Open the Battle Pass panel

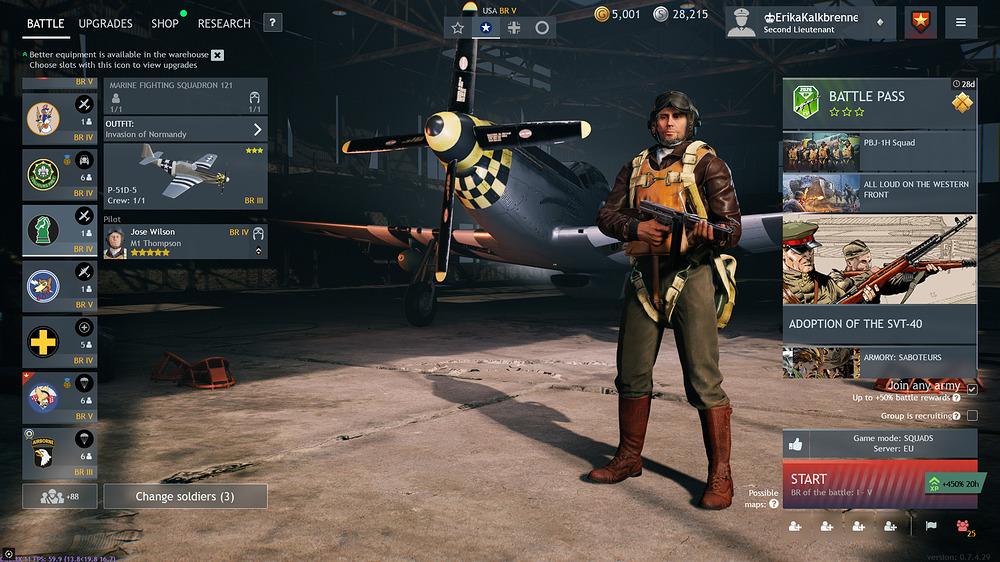point(879,103)
